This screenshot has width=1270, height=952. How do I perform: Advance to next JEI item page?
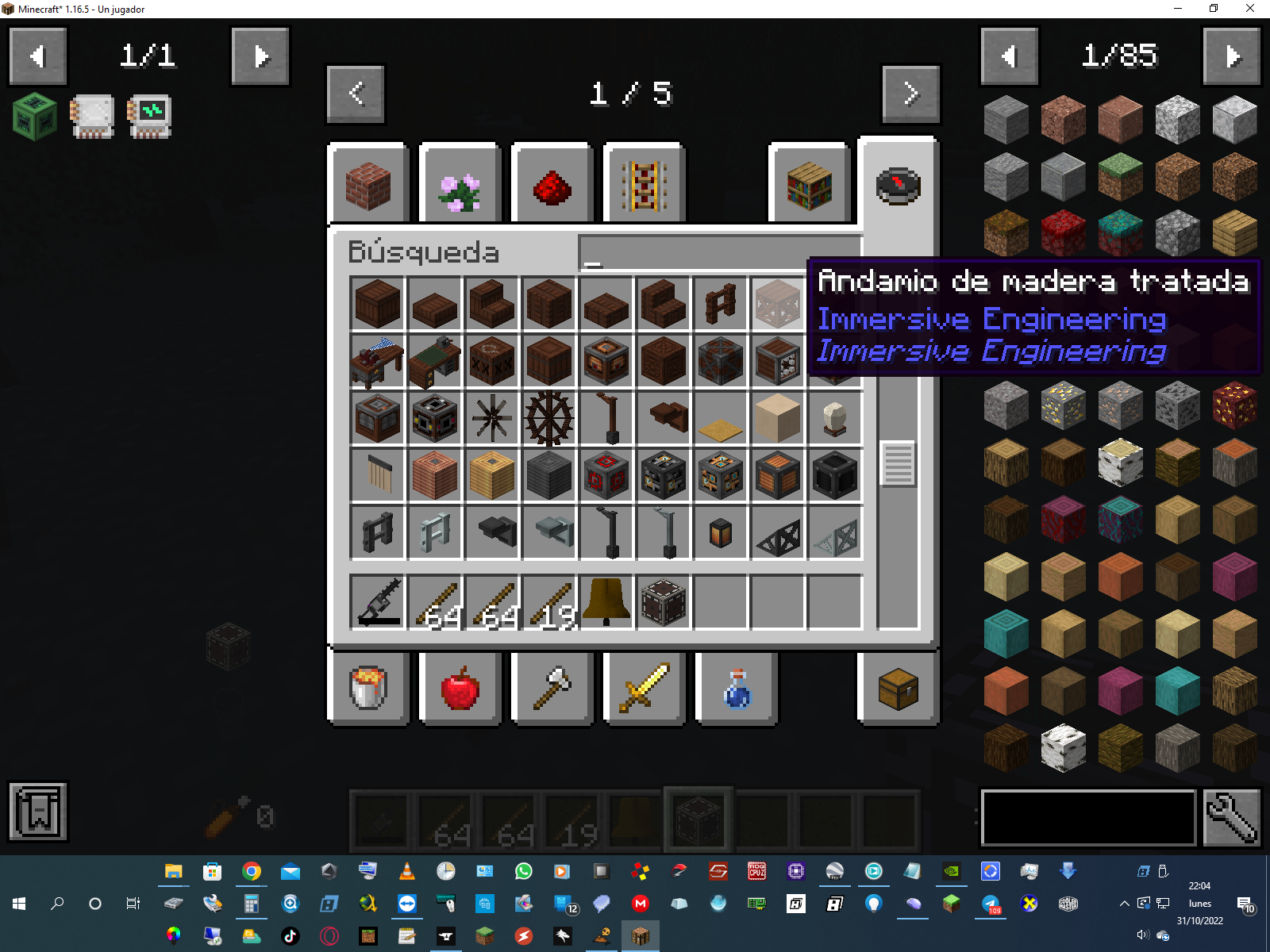click(1231, 56)
